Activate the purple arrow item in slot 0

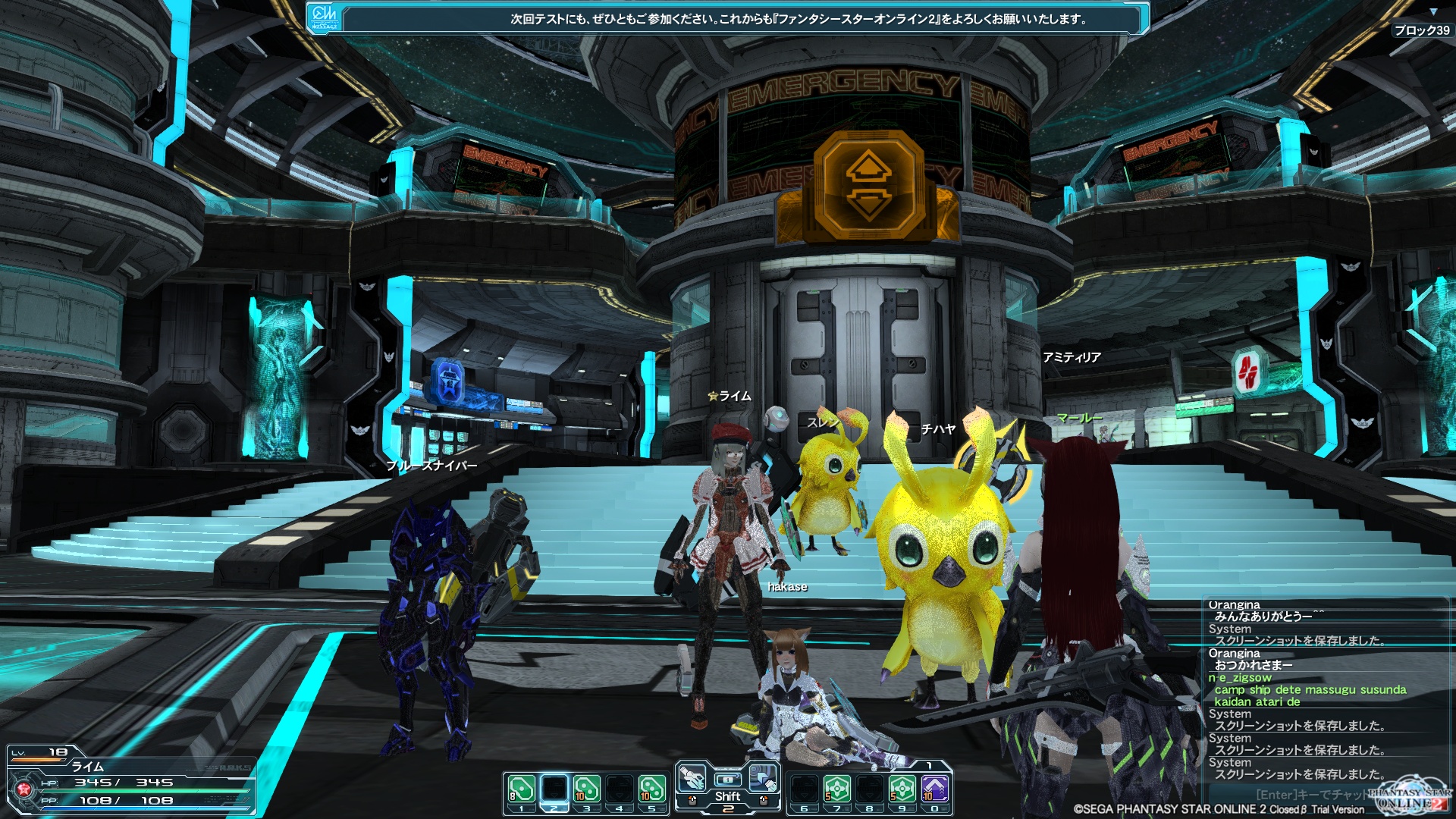coord(935,789)
